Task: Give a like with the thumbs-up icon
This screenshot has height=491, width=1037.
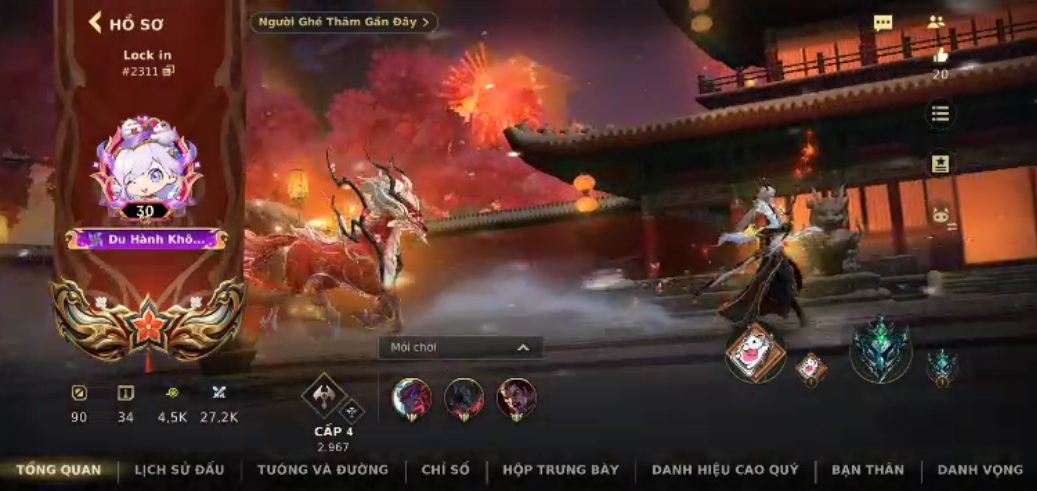Action: coord(940,57)
